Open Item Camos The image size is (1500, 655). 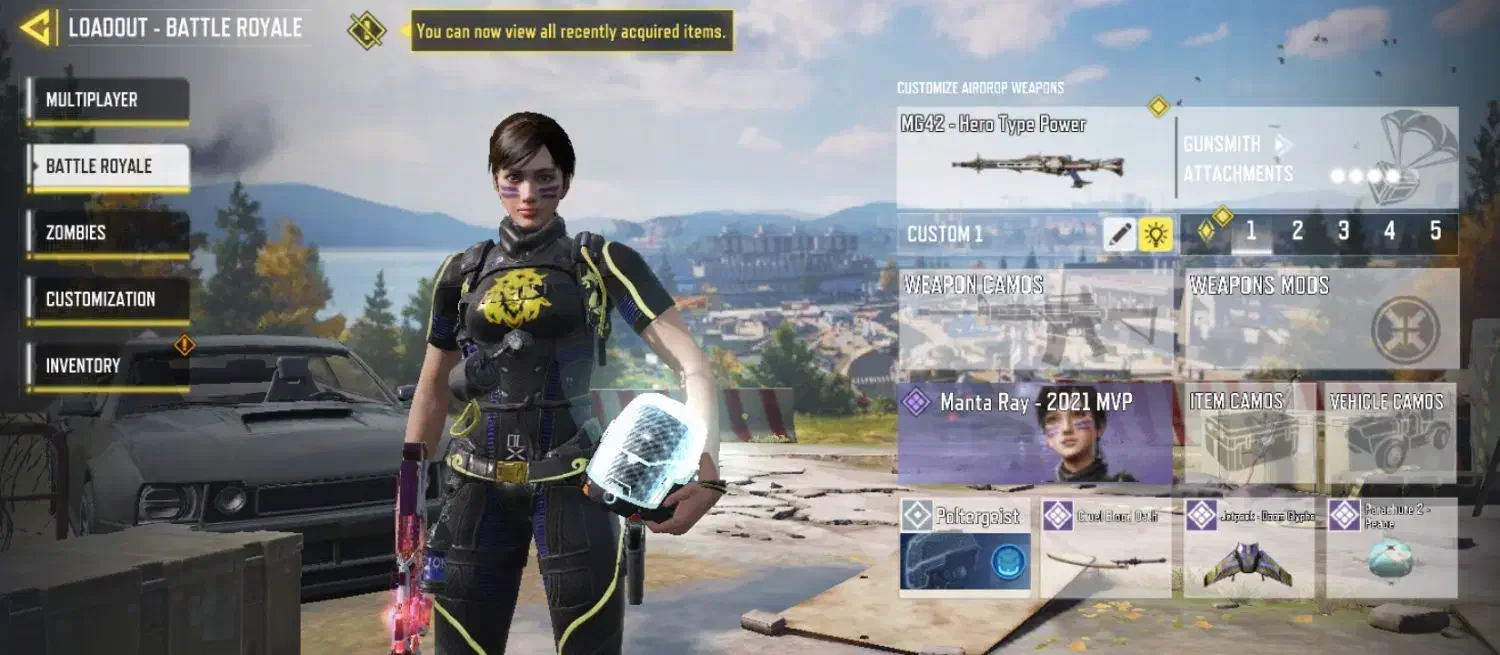1250,434
